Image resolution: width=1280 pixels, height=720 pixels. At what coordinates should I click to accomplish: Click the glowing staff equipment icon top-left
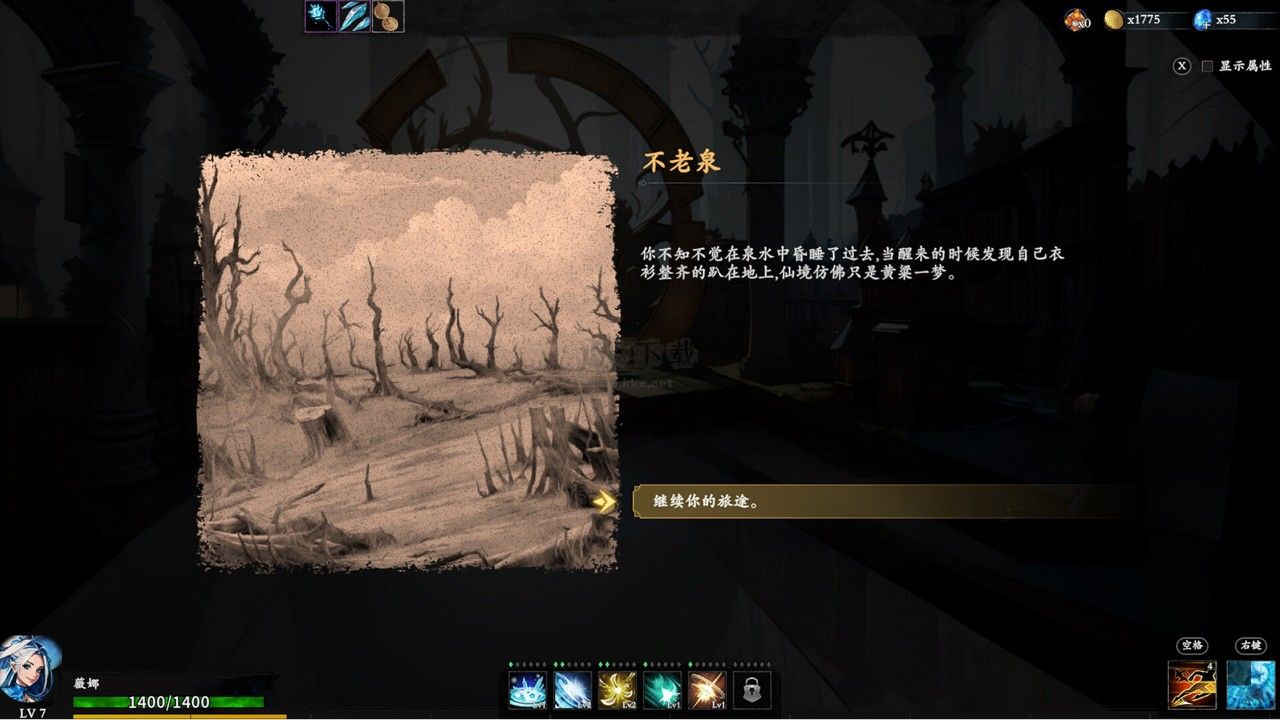(318, 16)
